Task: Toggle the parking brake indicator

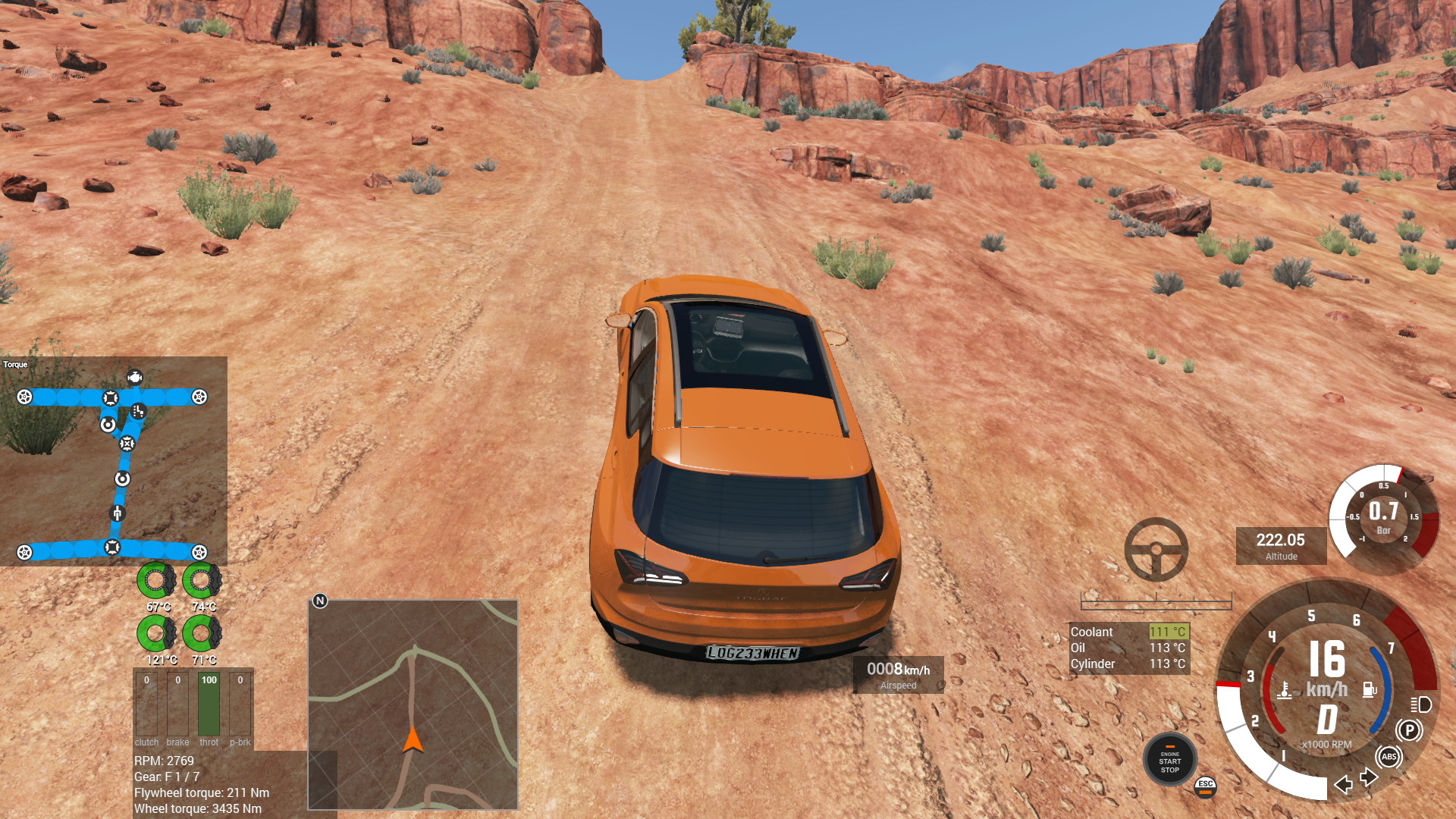Action: click(1409, 730)
